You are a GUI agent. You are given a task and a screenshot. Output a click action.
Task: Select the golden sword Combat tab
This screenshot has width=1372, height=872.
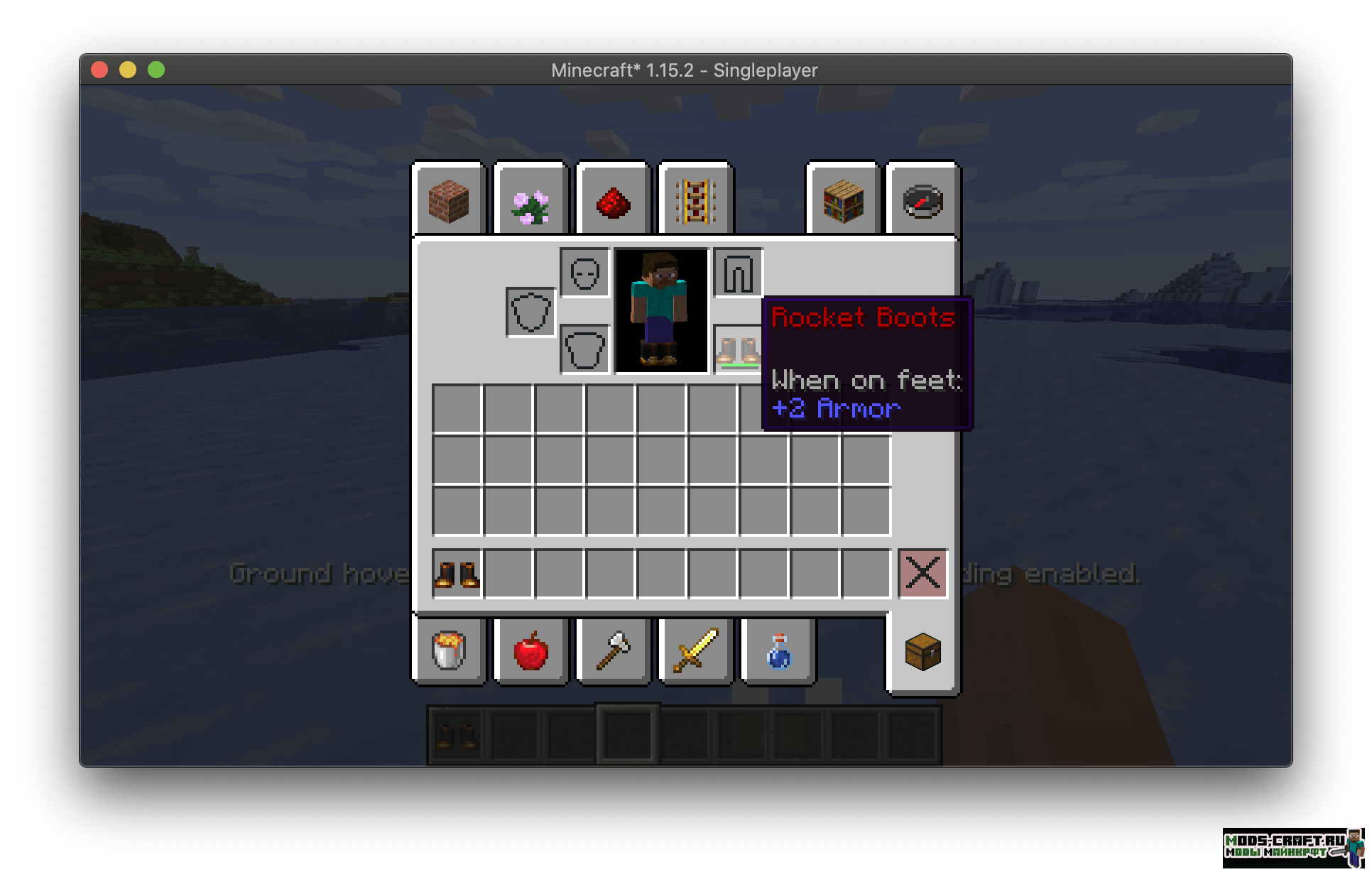click(695, 650)
